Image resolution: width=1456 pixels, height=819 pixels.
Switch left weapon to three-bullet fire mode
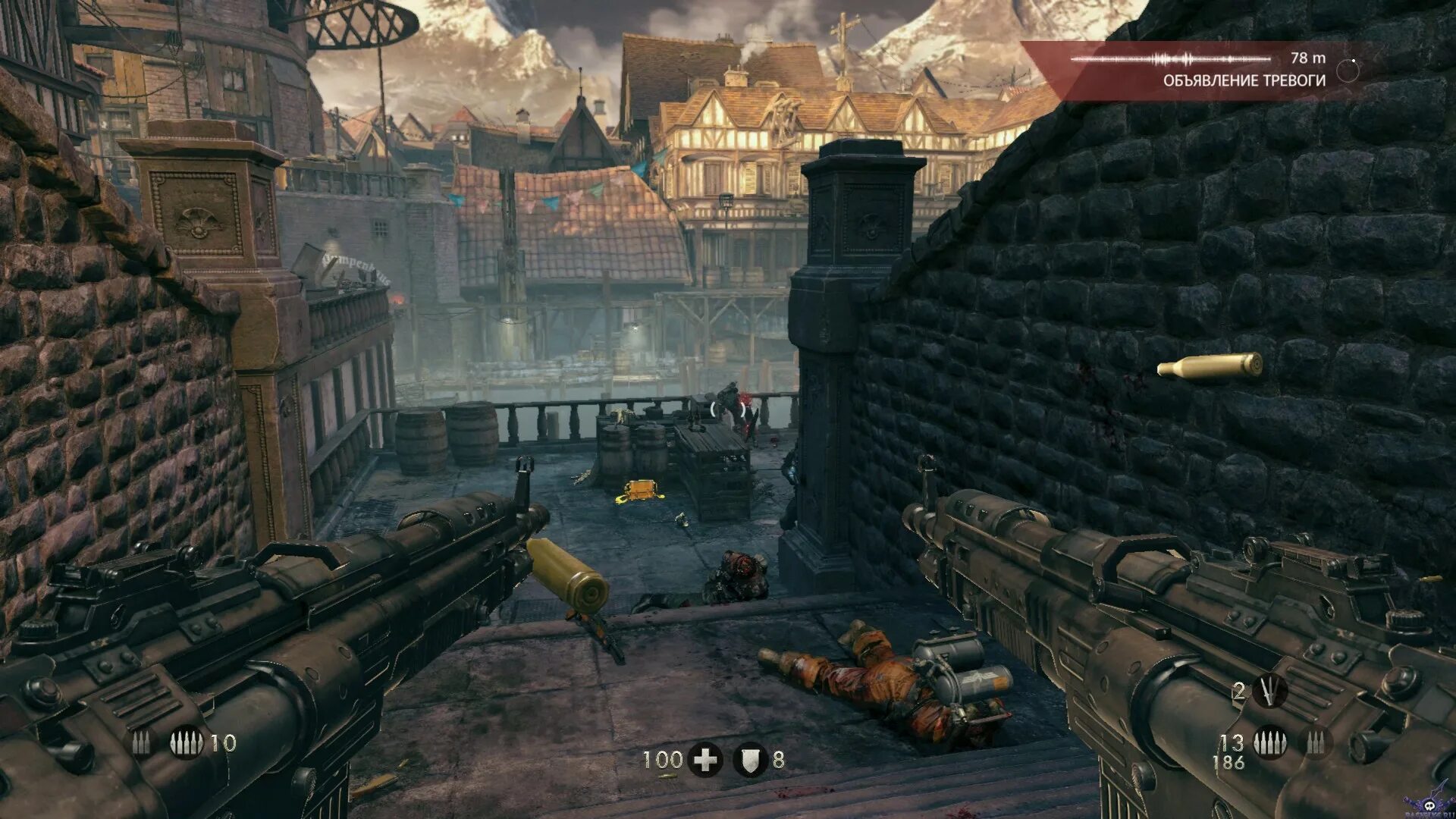[x=141, y=743]
